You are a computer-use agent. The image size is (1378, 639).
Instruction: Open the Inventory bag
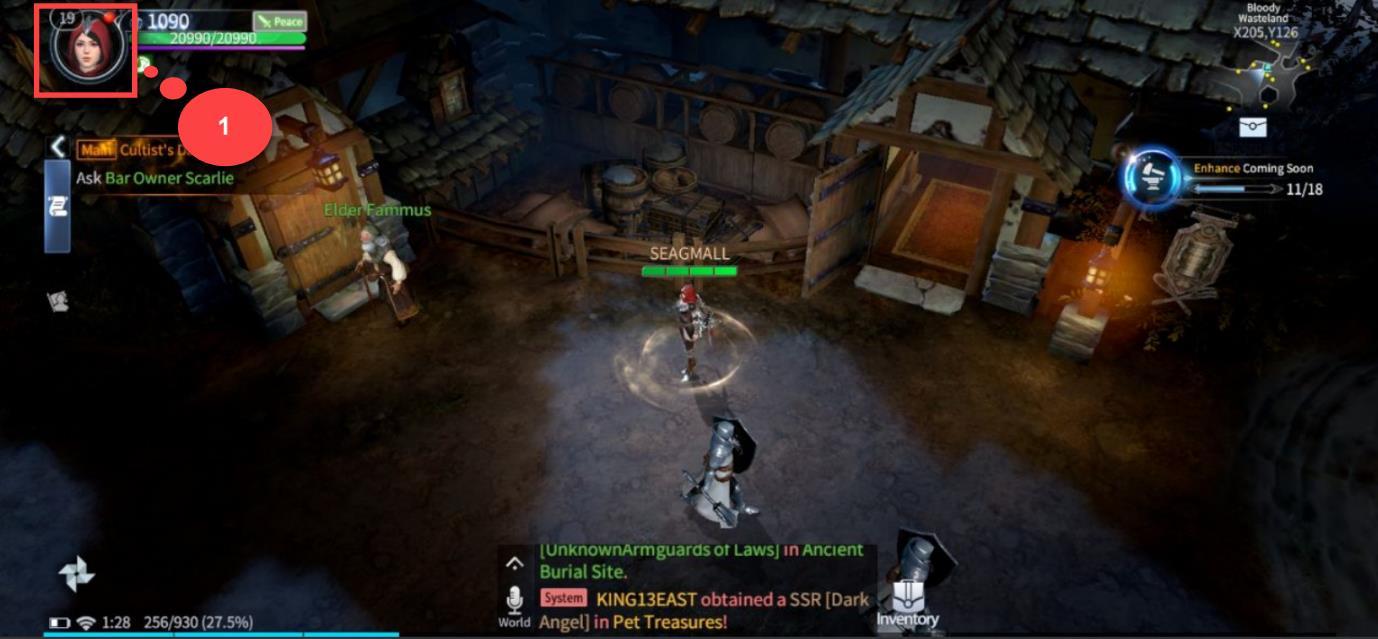[x=908, y=602]
